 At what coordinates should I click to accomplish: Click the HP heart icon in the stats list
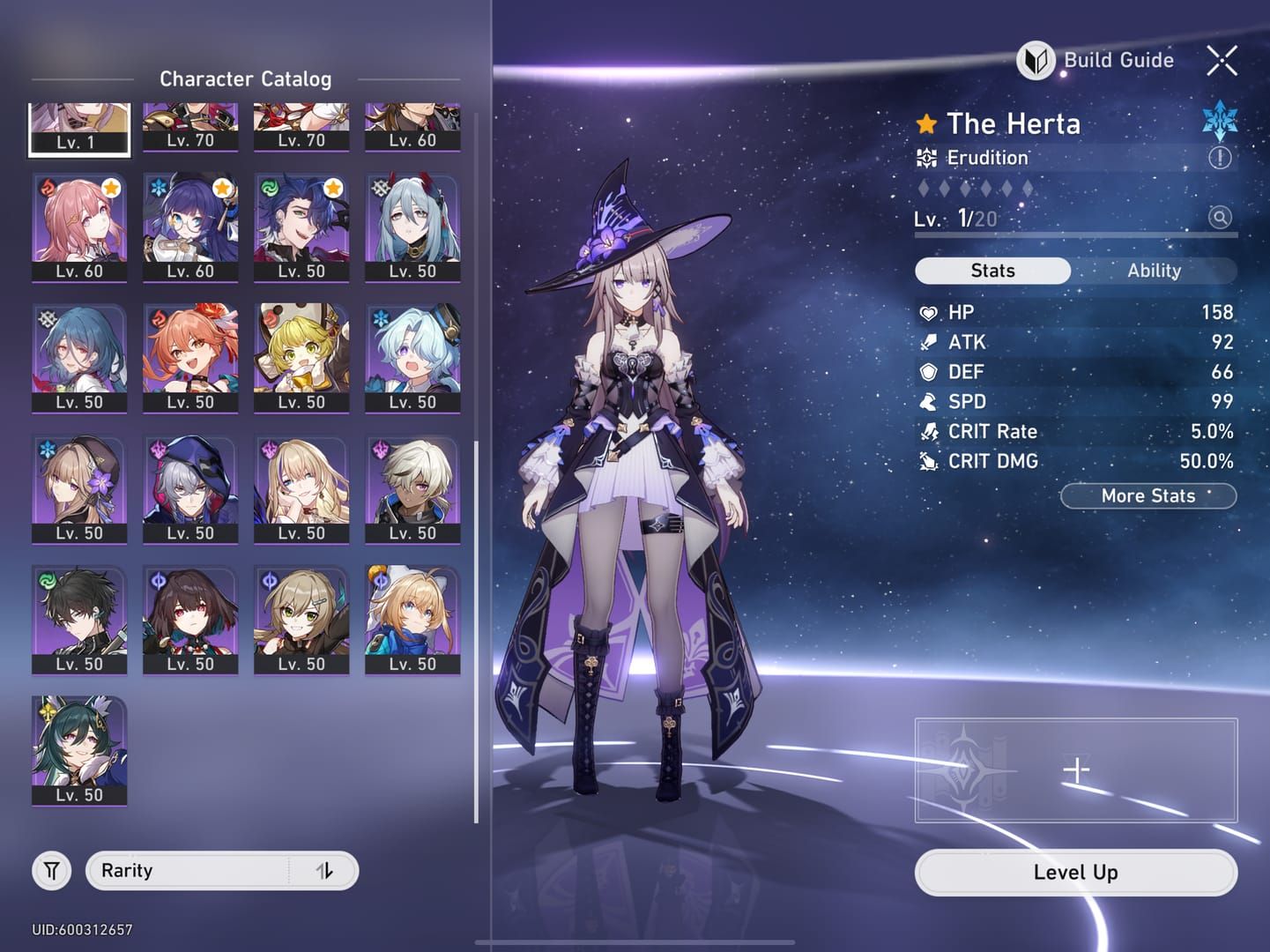(928, 313)
